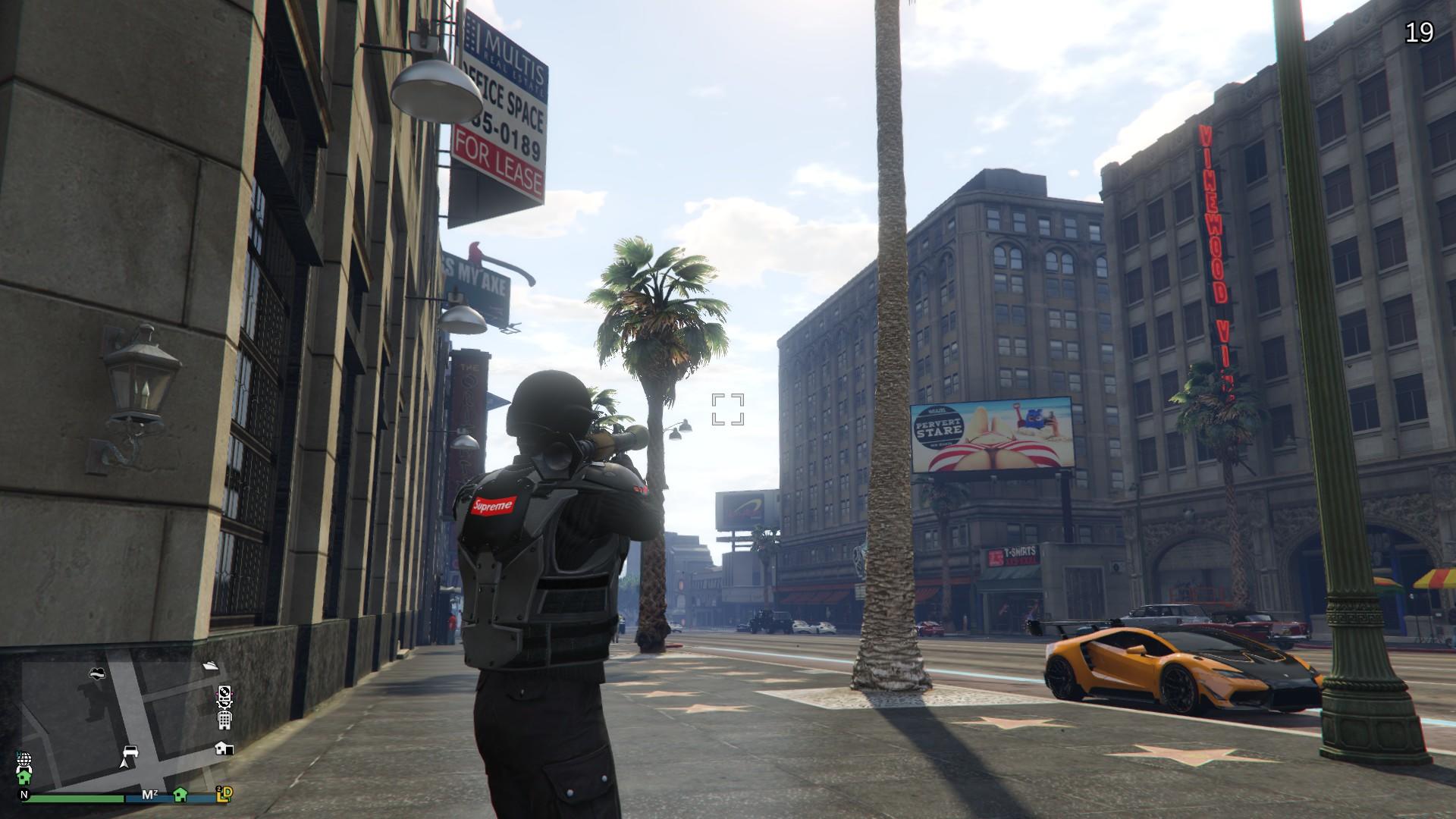Image resolution: width=1456 pixels, height=819 pixels.
Task: Click the yellow LD business badge near the minimap
Action: click(225, 795)
